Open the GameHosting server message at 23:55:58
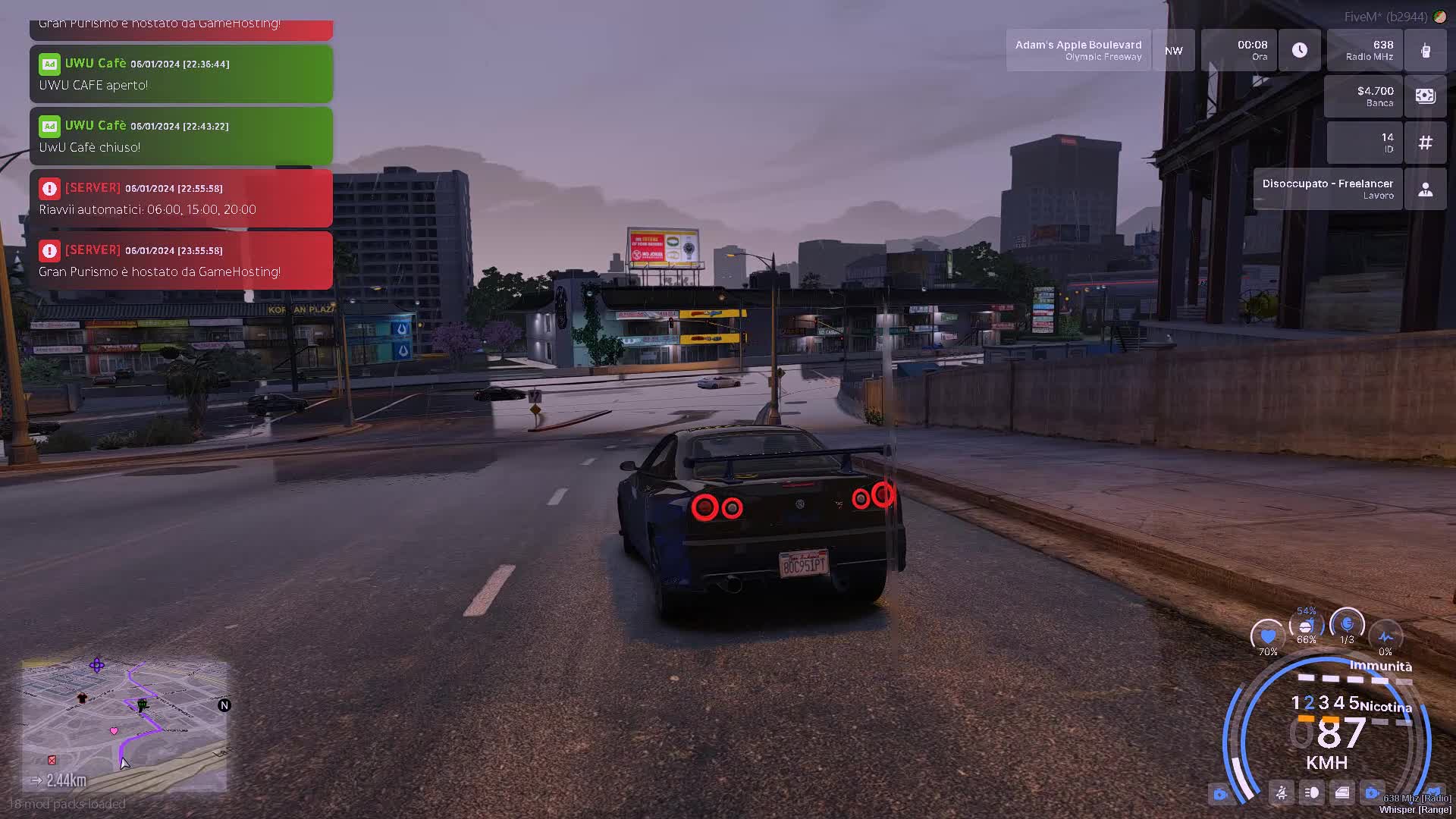The width and height of the screenshot is (1456, 819). [180, 261]
